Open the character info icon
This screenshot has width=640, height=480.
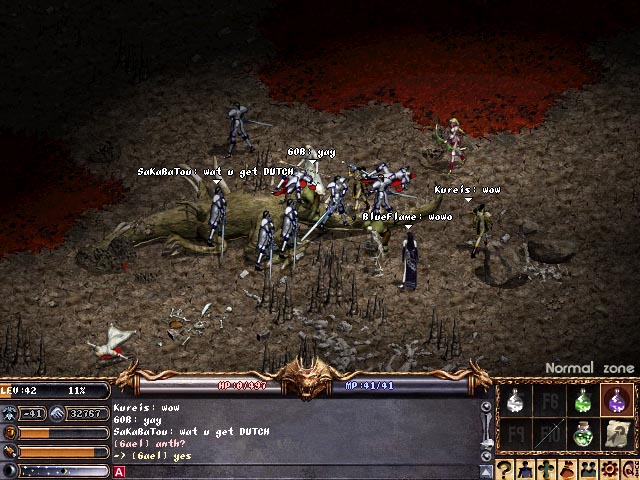pyautogui.click(x=524, y=470)
